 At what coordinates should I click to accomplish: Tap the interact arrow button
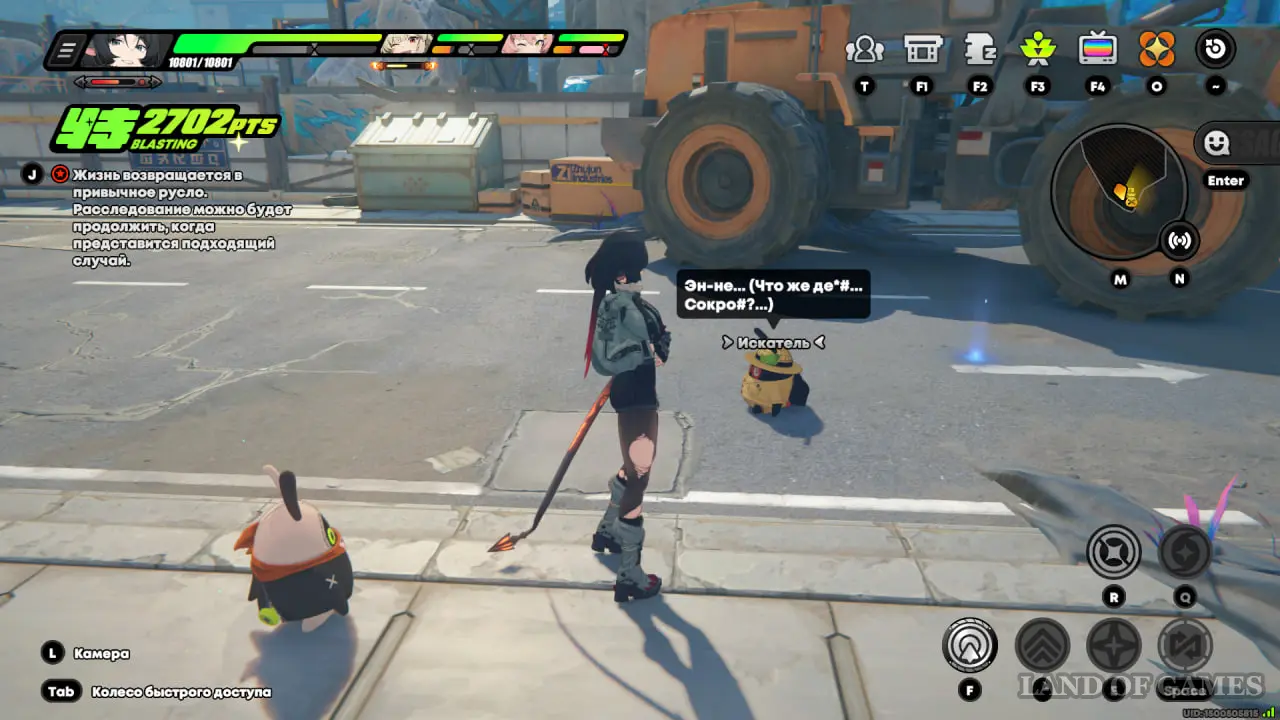coord(969,645)
